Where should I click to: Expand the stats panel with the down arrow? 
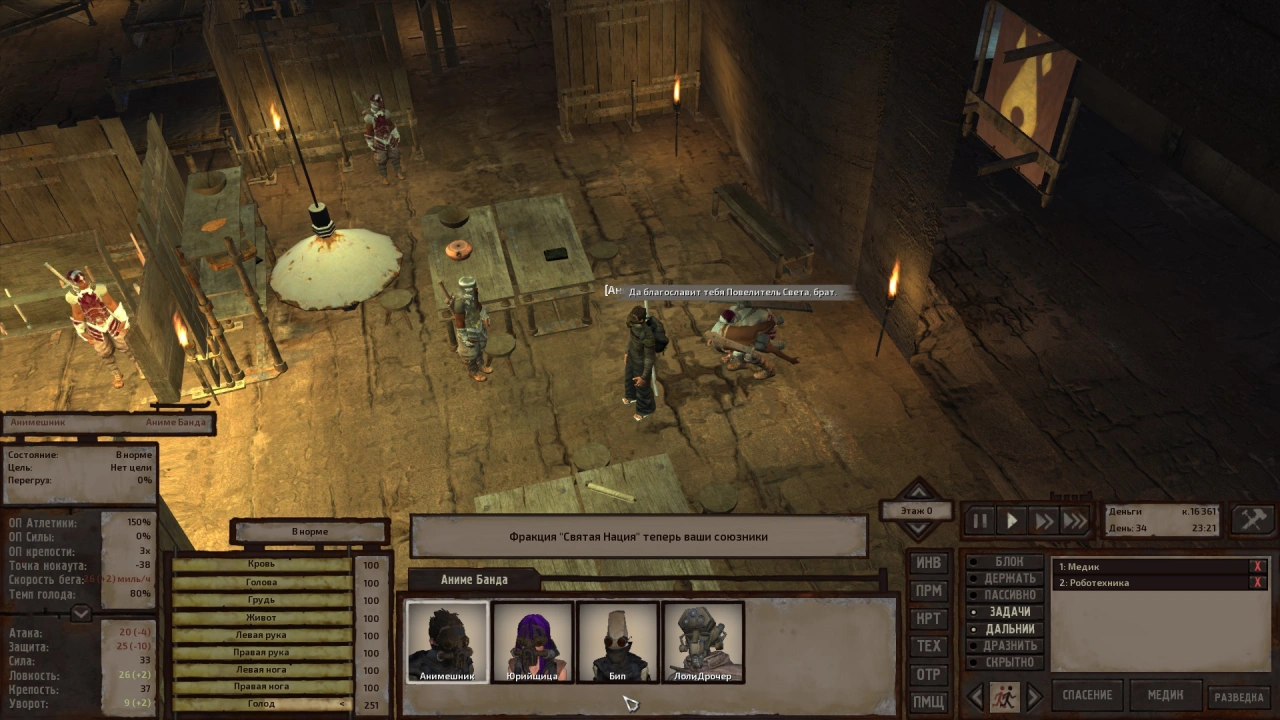(x=82, y=613)
